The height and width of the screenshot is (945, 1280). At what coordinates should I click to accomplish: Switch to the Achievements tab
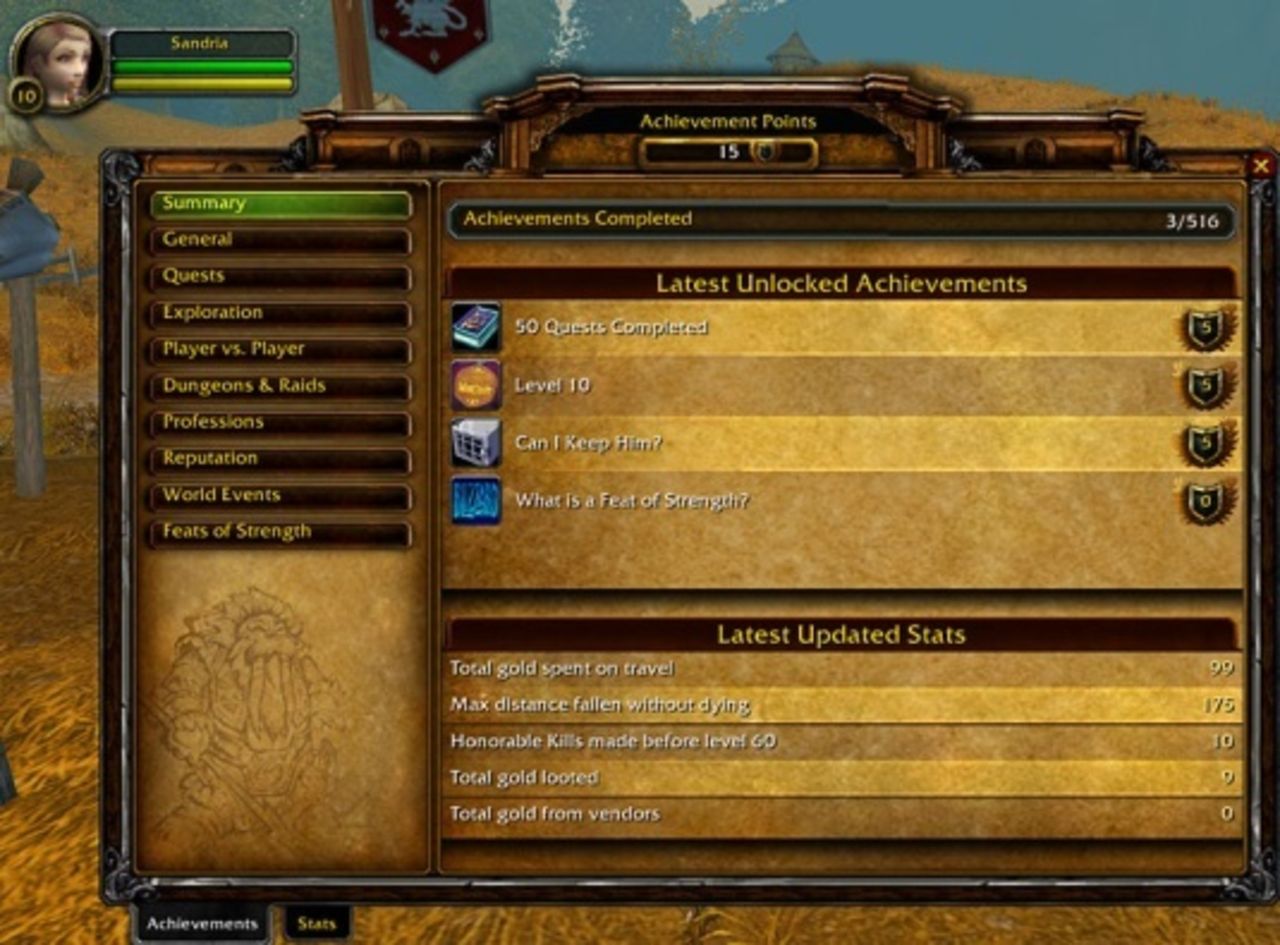pos(202,923)
